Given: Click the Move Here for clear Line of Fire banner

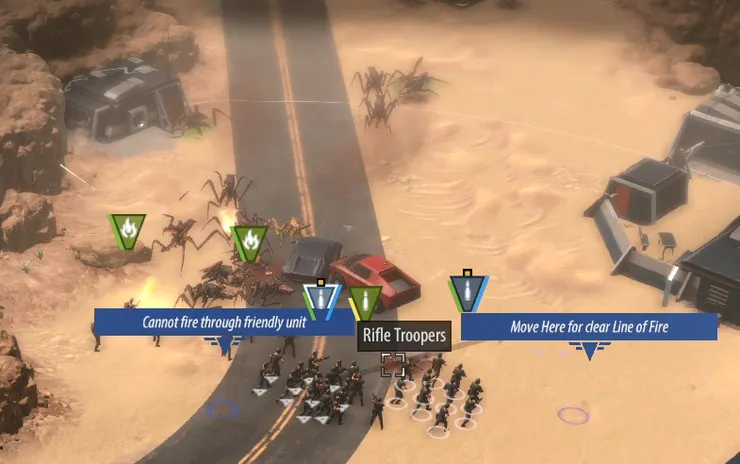Looking at the screenshot, I should tap(589, 326).
